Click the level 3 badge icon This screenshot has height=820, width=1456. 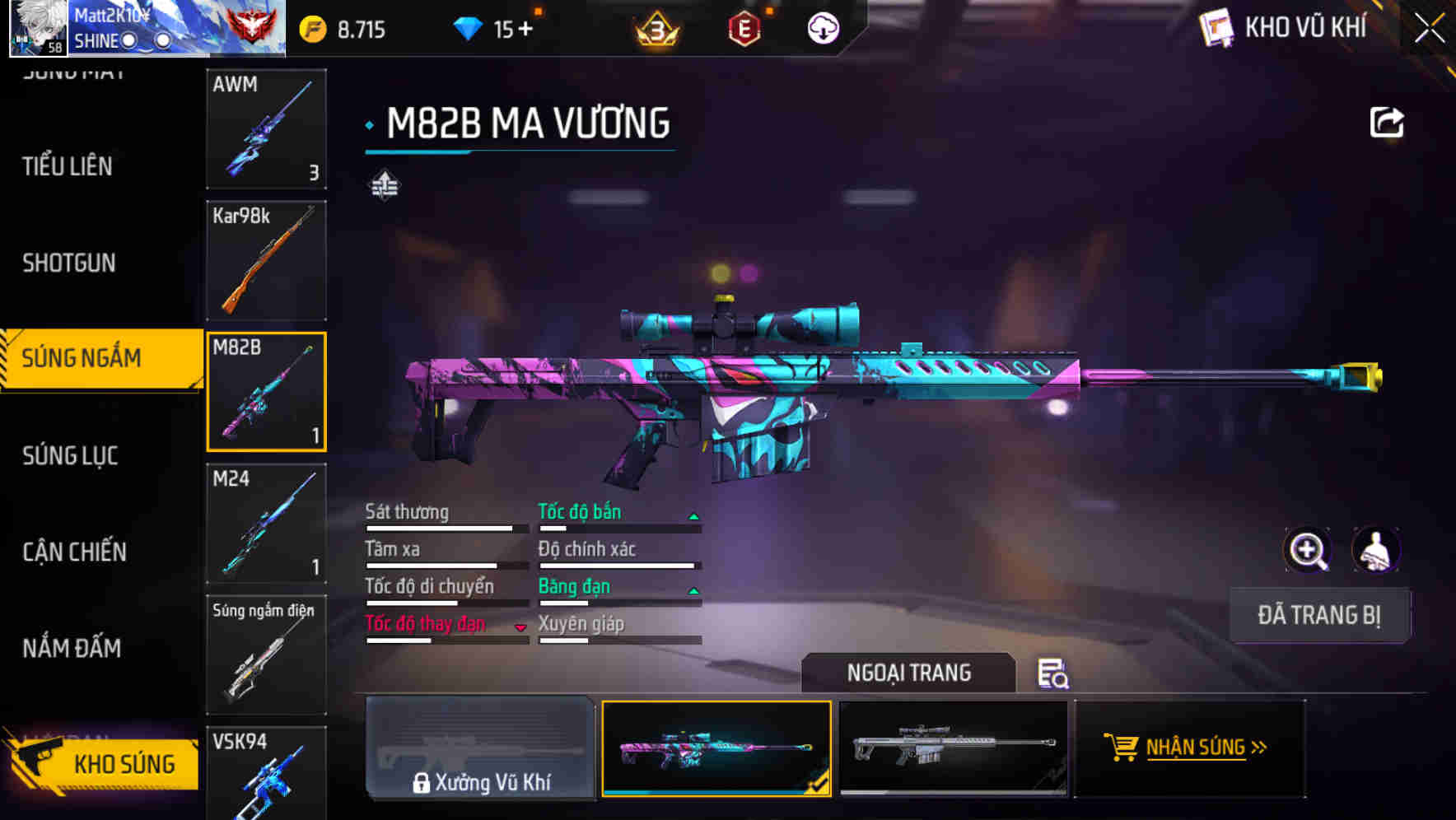pyautogui.click(x=653, y=27)
